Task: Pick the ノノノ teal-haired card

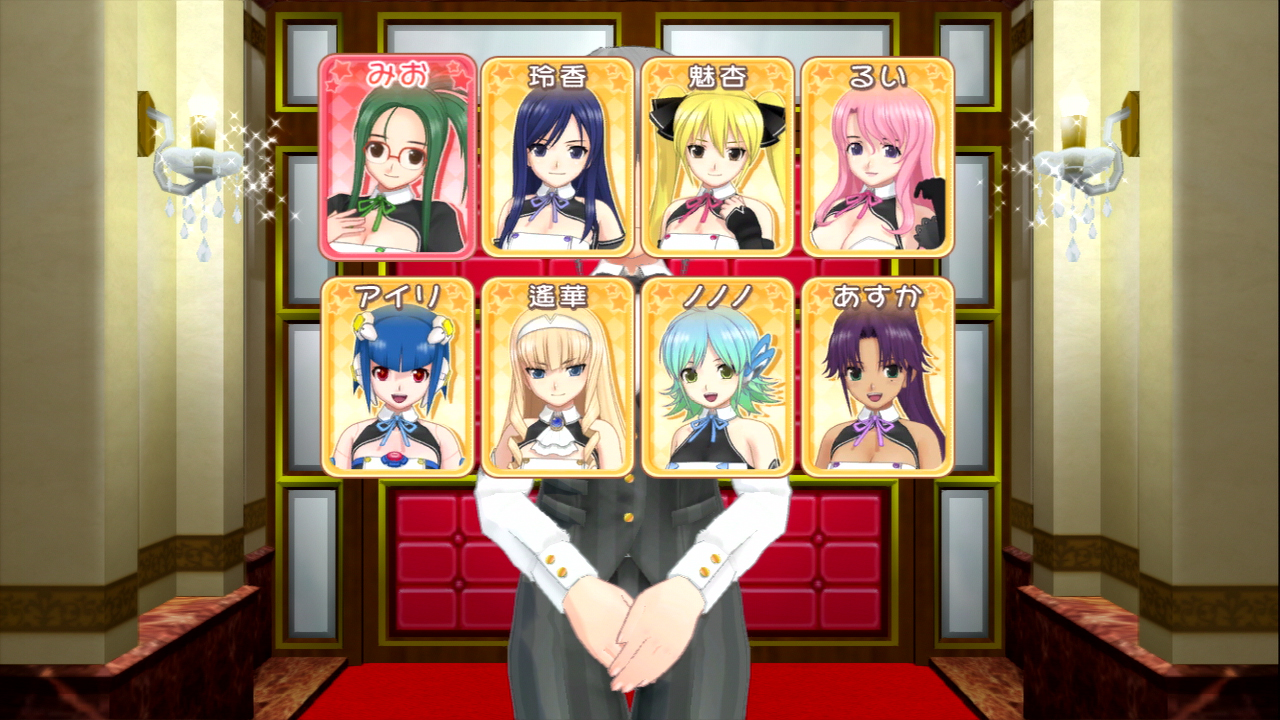Action: [x=718, y=377]
